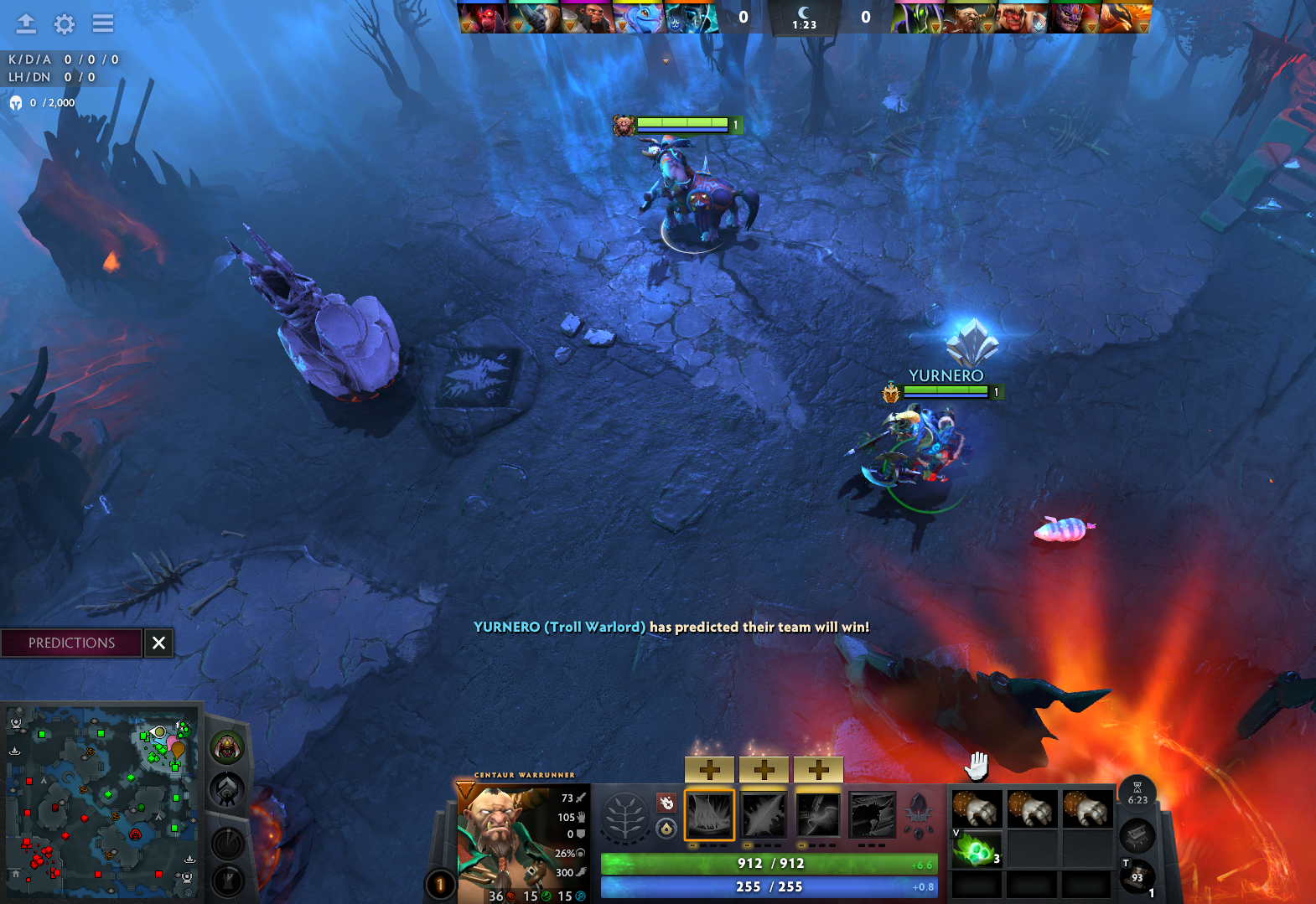The height and width of the screenshot is (904, 1316).
Task: Open the settings gear
Action: click(65, 23)
